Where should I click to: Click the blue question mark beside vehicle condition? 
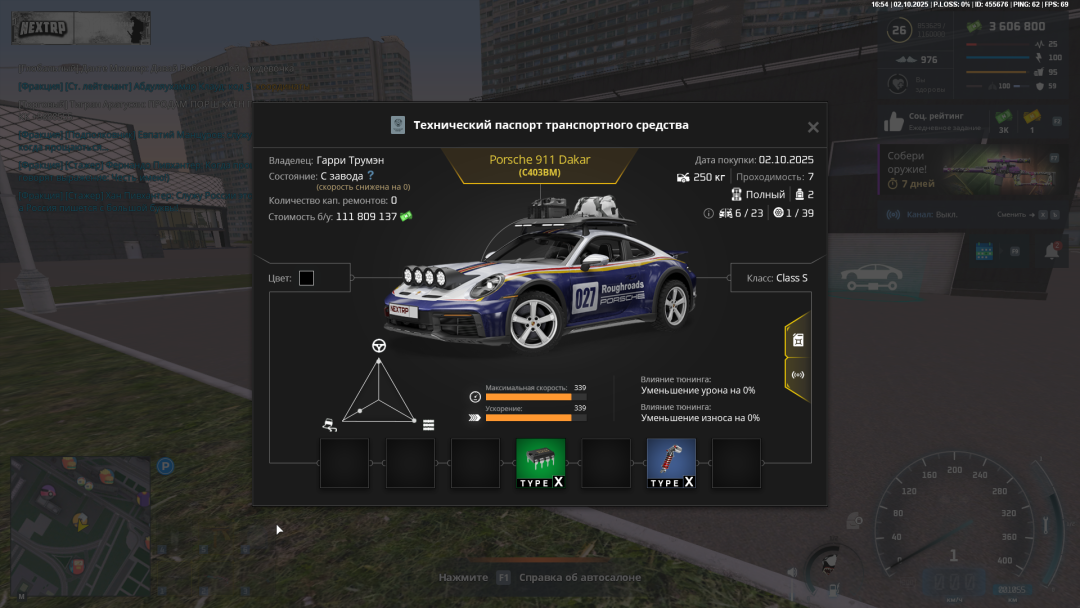coord(371,175)
